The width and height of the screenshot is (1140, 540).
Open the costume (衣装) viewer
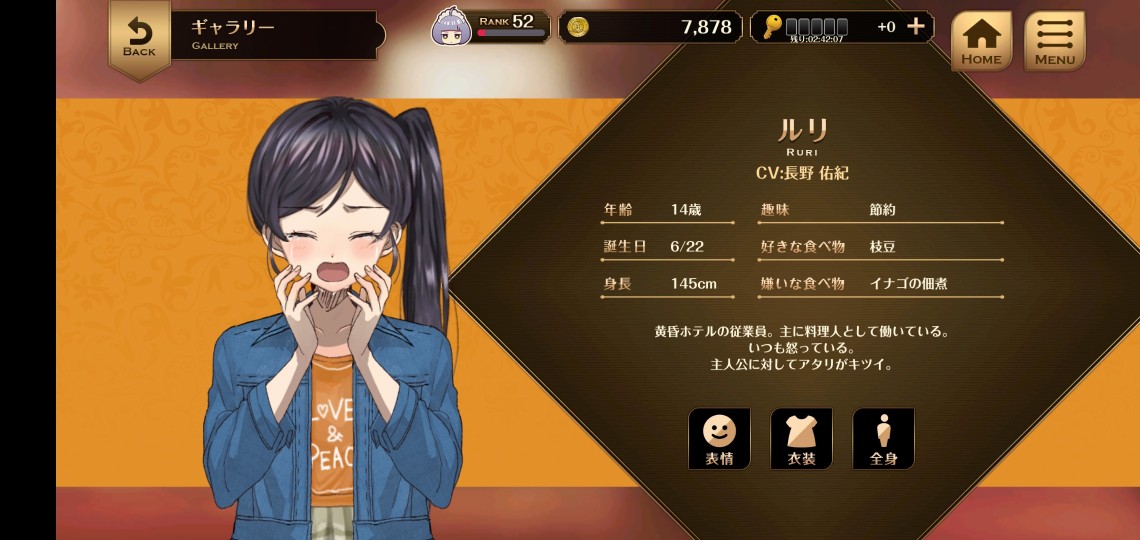point(800,438)
